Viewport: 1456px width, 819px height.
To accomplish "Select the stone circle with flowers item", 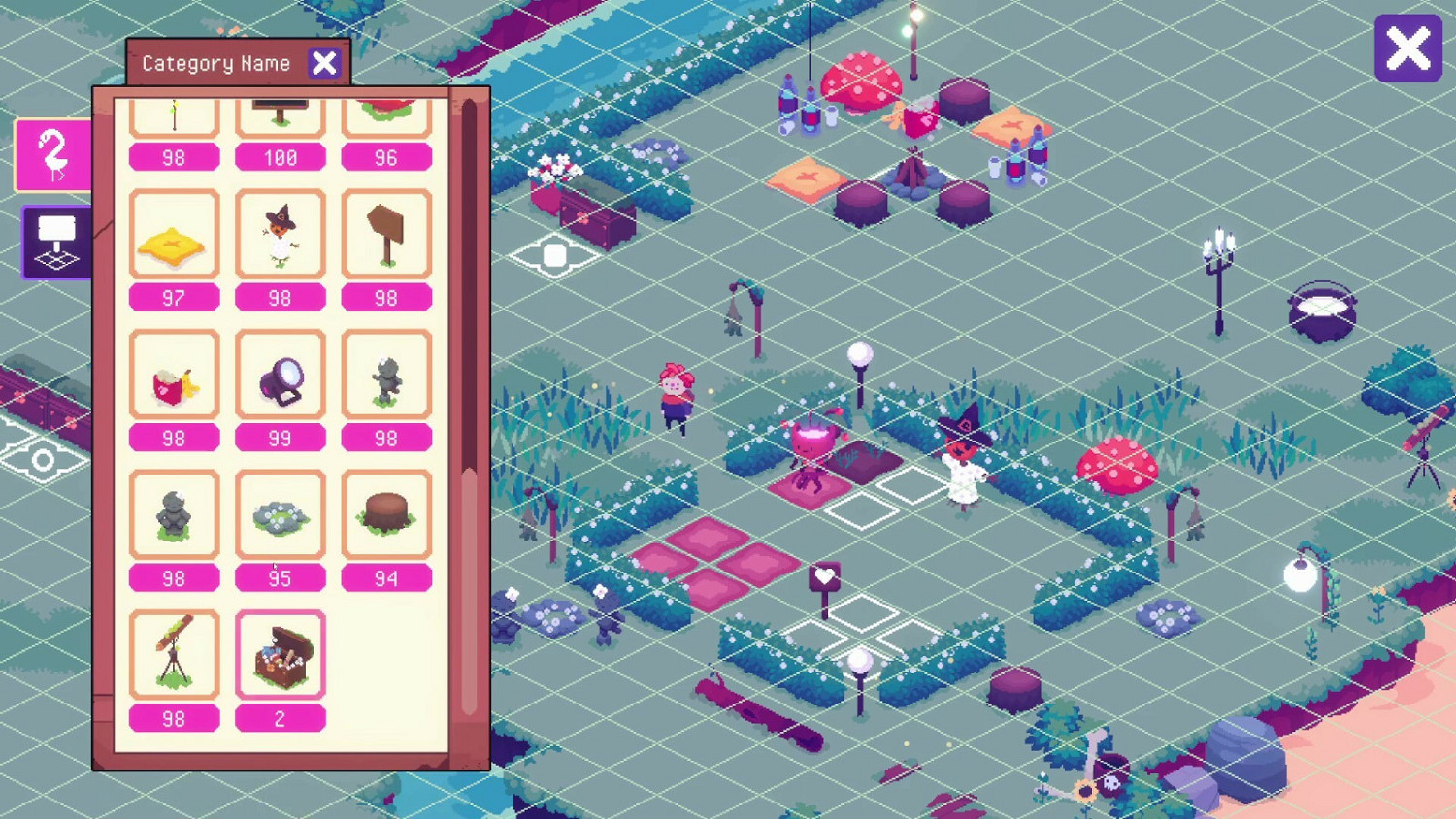I will 280,513.
